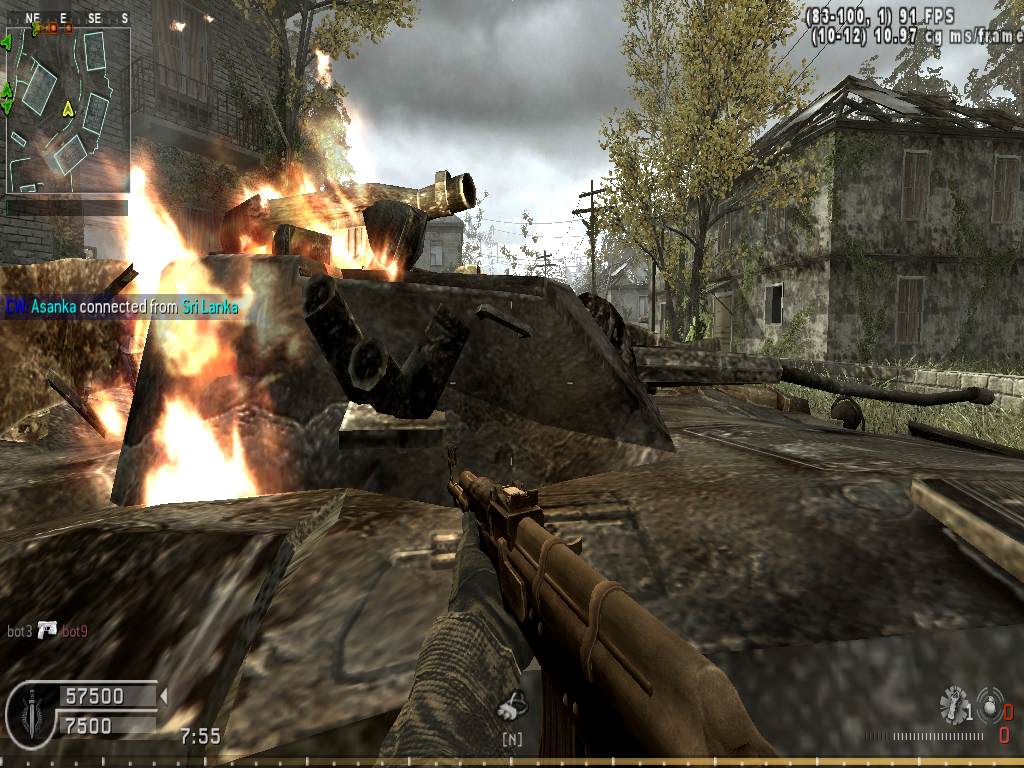Click the stance indicator icon above [N]
Screen dimensions: 1024x768
pyautogui.click(x=512, y=706)
